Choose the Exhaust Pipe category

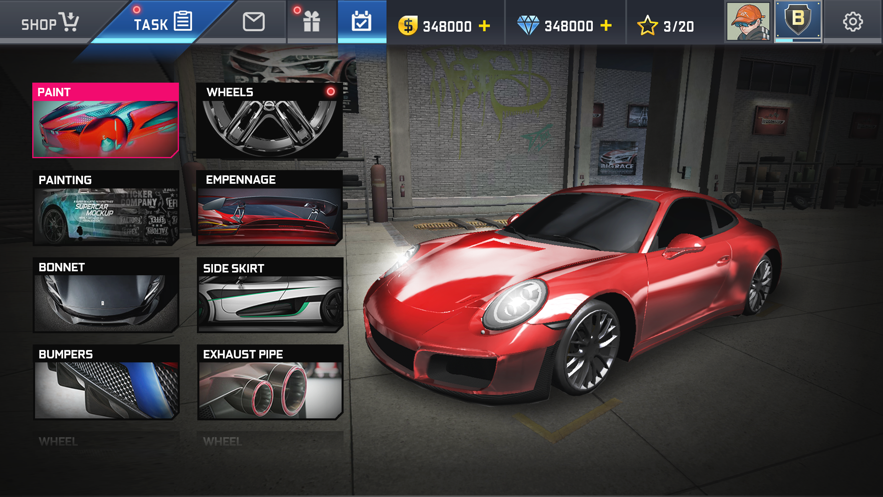270,383
